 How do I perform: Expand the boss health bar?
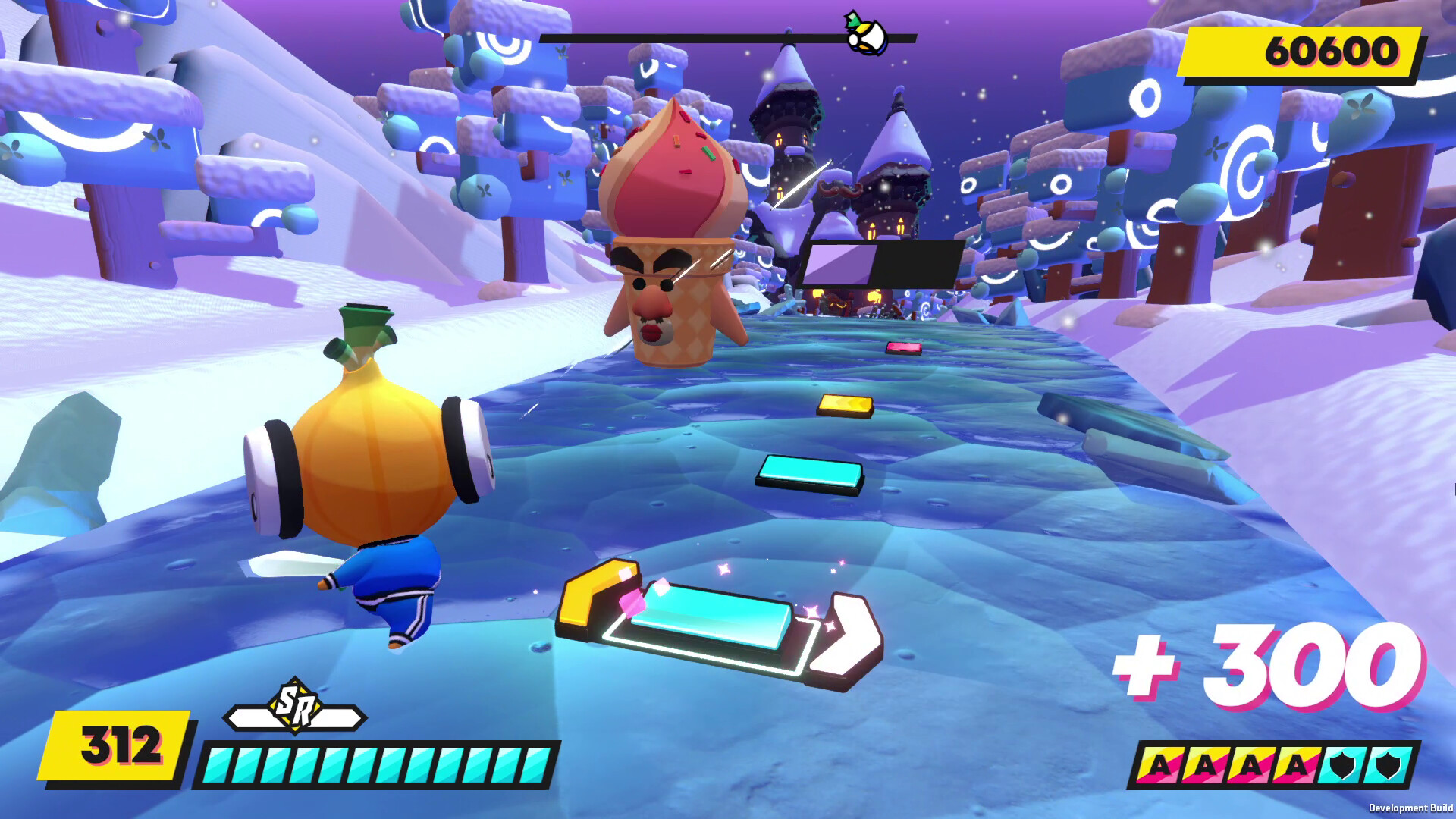pyautogui.click(x=882, y=264)
